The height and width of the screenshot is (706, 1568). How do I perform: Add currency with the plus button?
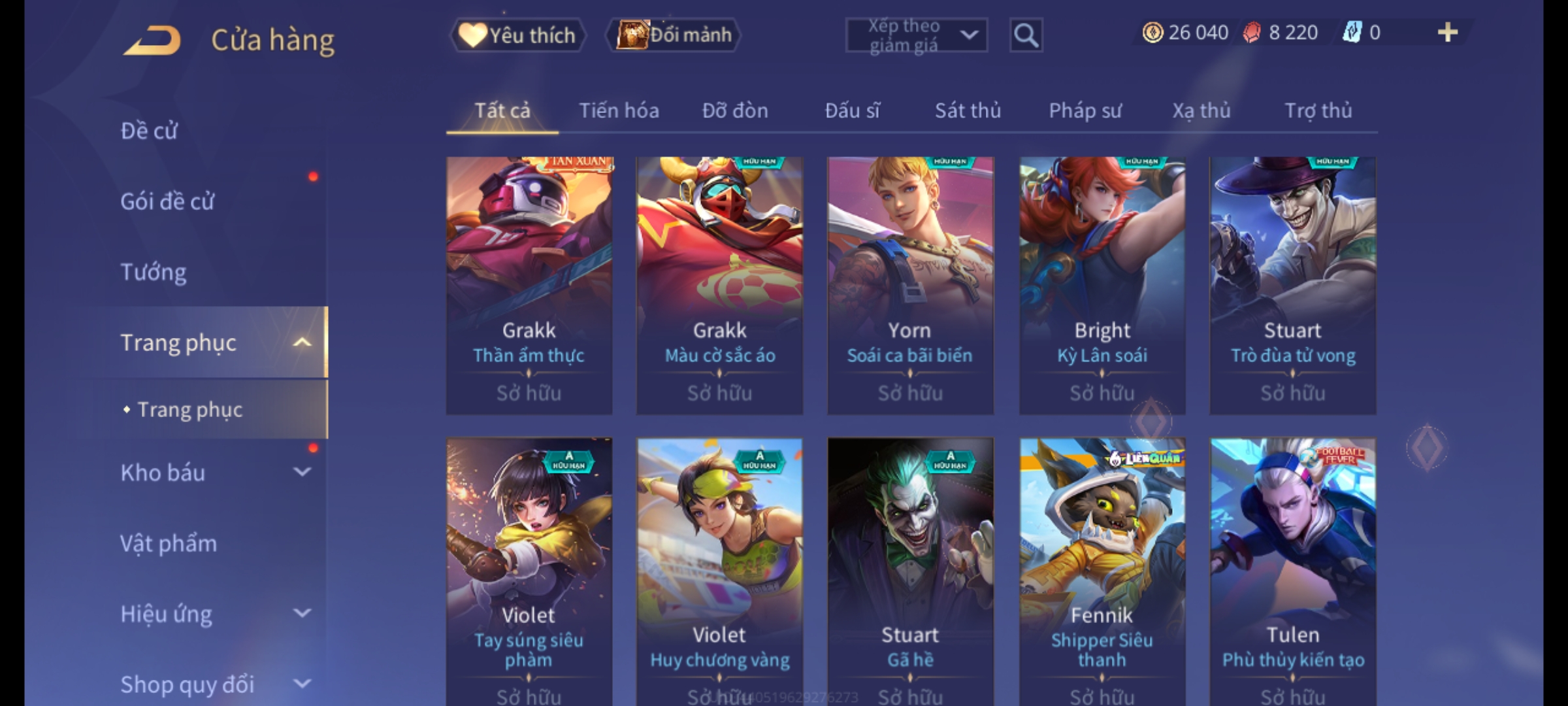tap(1447, 33)
